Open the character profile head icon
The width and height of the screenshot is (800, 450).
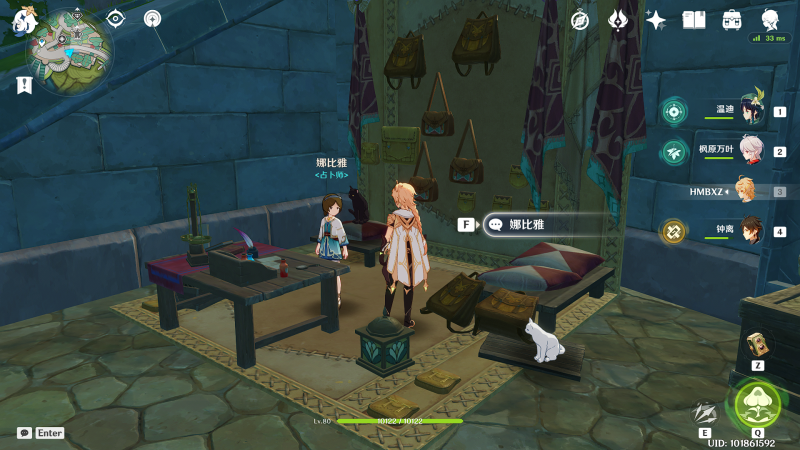click(770, 20)
